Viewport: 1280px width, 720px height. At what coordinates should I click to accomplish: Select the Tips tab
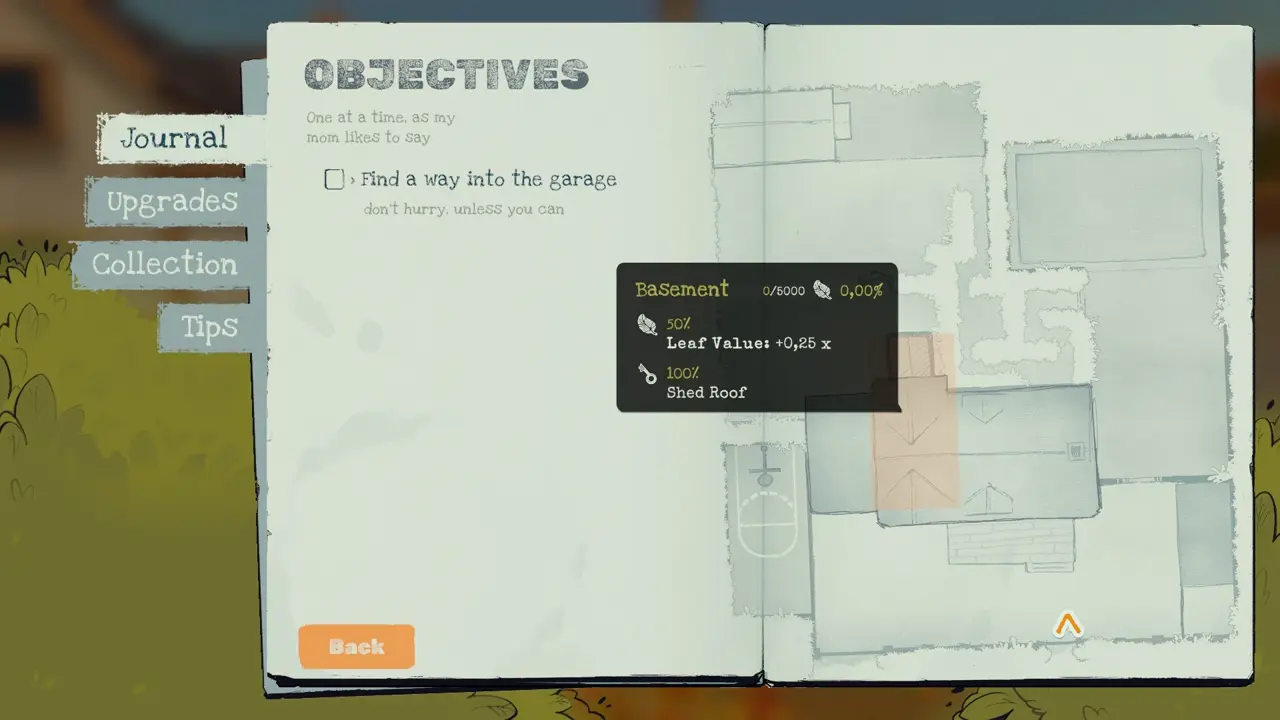coord(209,327)
